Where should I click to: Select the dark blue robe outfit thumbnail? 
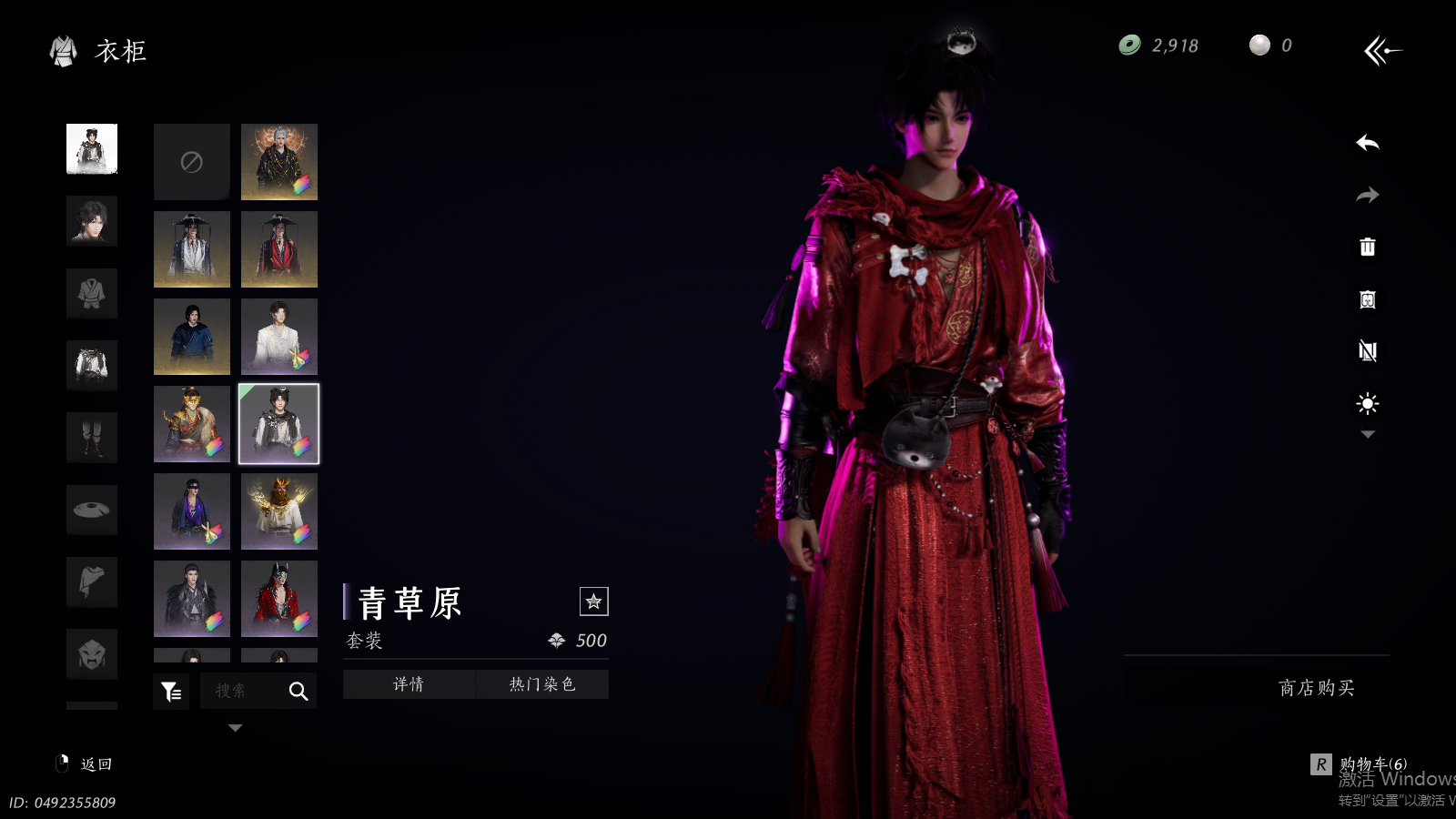tap(191, 337)
